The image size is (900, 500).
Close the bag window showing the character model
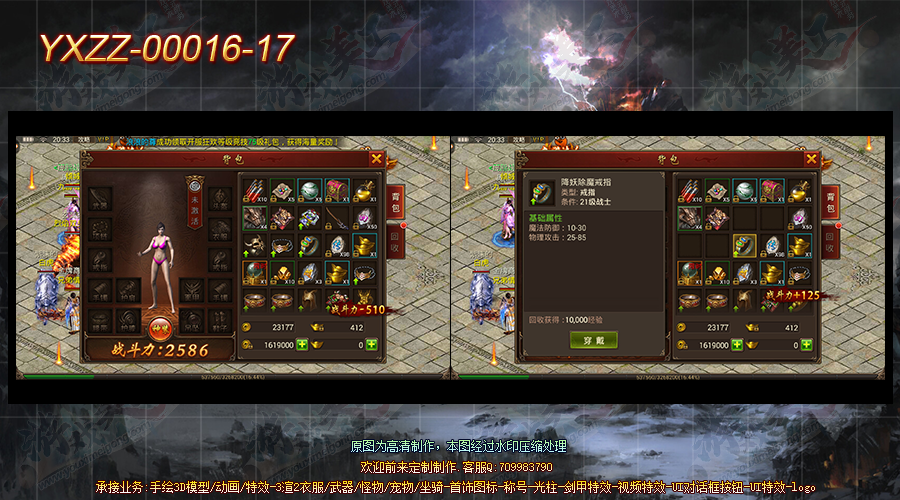[x=376, y=158]
